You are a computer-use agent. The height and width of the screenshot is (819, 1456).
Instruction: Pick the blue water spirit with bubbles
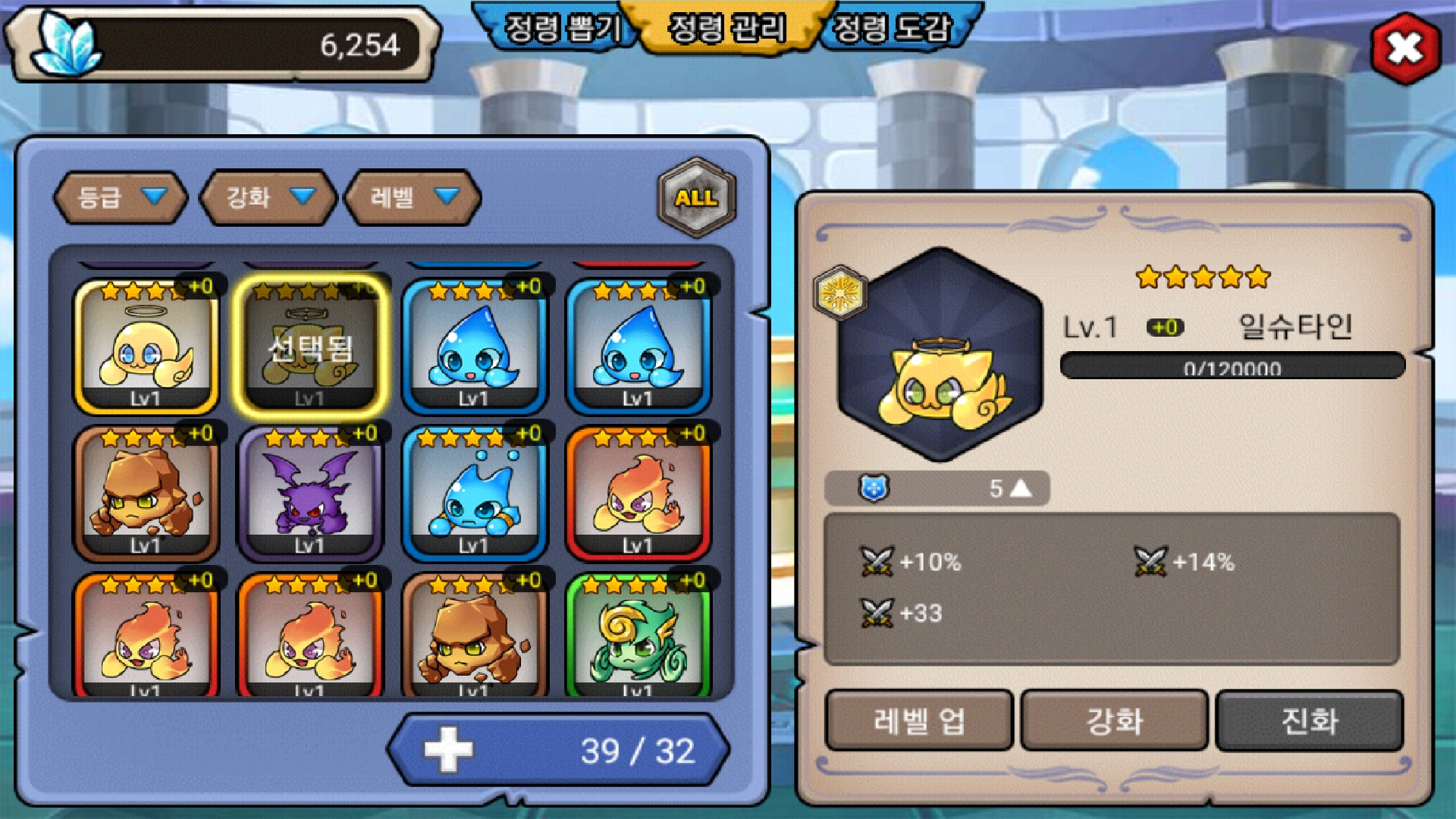tap(475, 493)
